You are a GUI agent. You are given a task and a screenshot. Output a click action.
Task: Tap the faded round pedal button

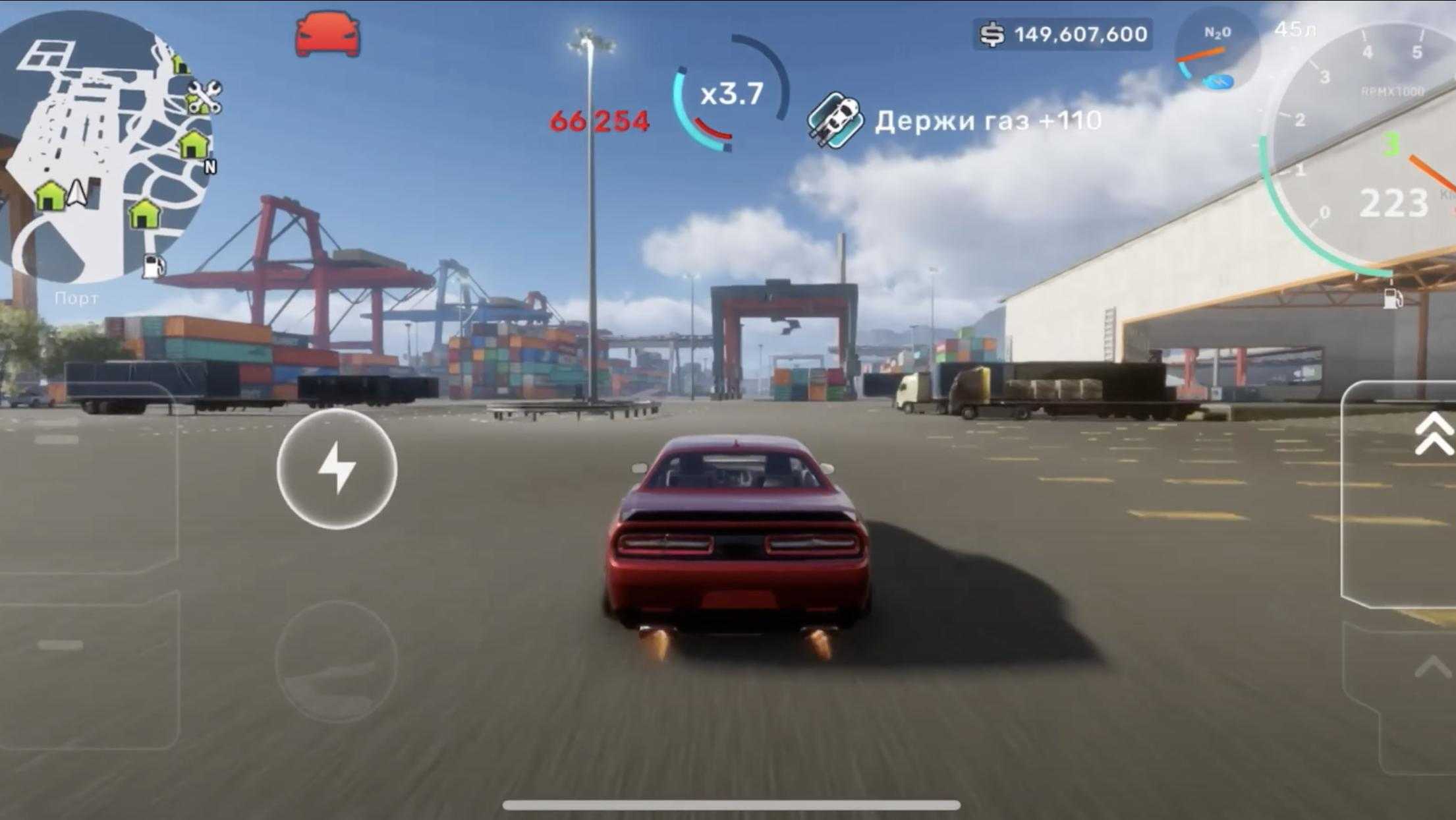(336, 661)
